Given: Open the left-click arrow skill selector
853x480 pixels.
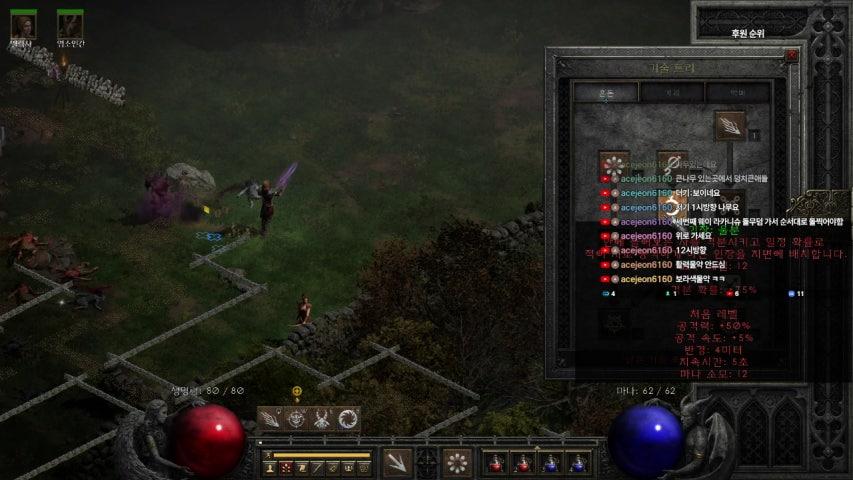Looking at the screenshot, I should [397, 462].
